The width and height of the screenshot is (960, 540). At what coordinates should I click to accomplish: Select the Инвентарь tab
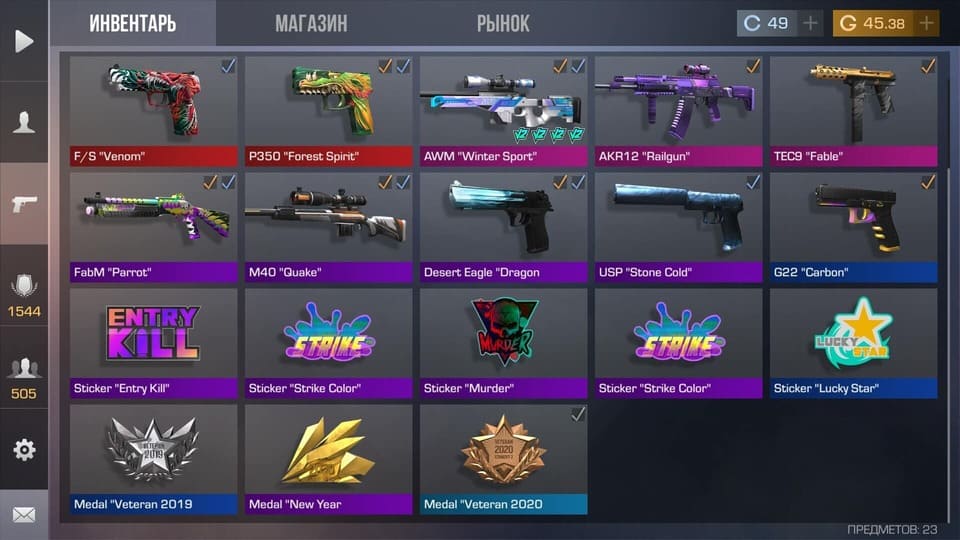[x=132, y=23]
